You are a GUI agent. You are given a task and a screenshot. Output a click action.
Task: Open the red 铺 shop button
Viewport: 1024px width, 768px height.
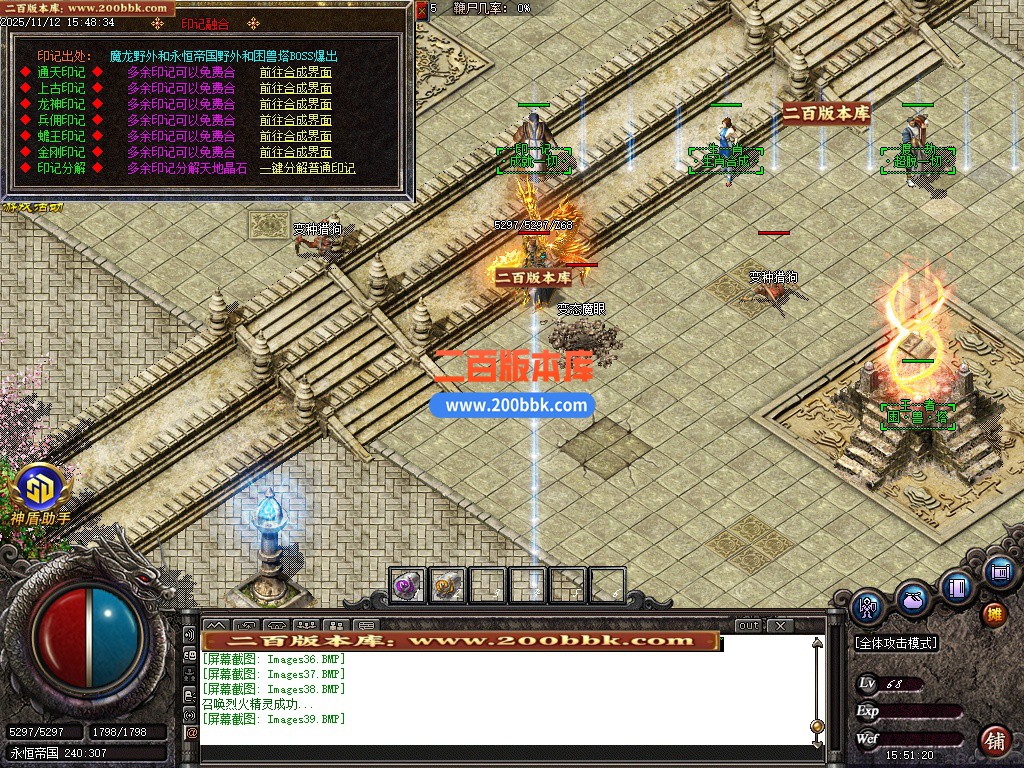coord(994,740)
